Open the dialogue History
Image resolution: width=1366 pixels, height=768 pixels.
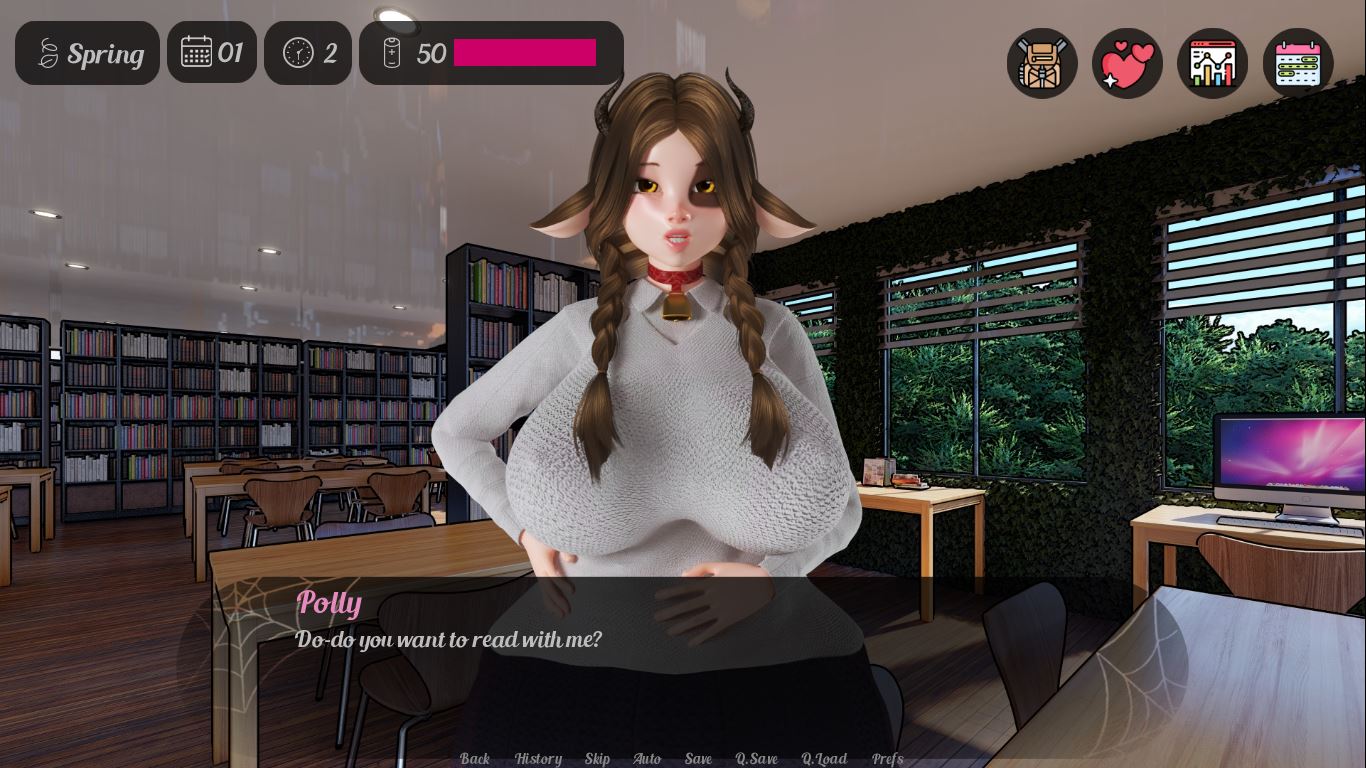coord(538,759)
